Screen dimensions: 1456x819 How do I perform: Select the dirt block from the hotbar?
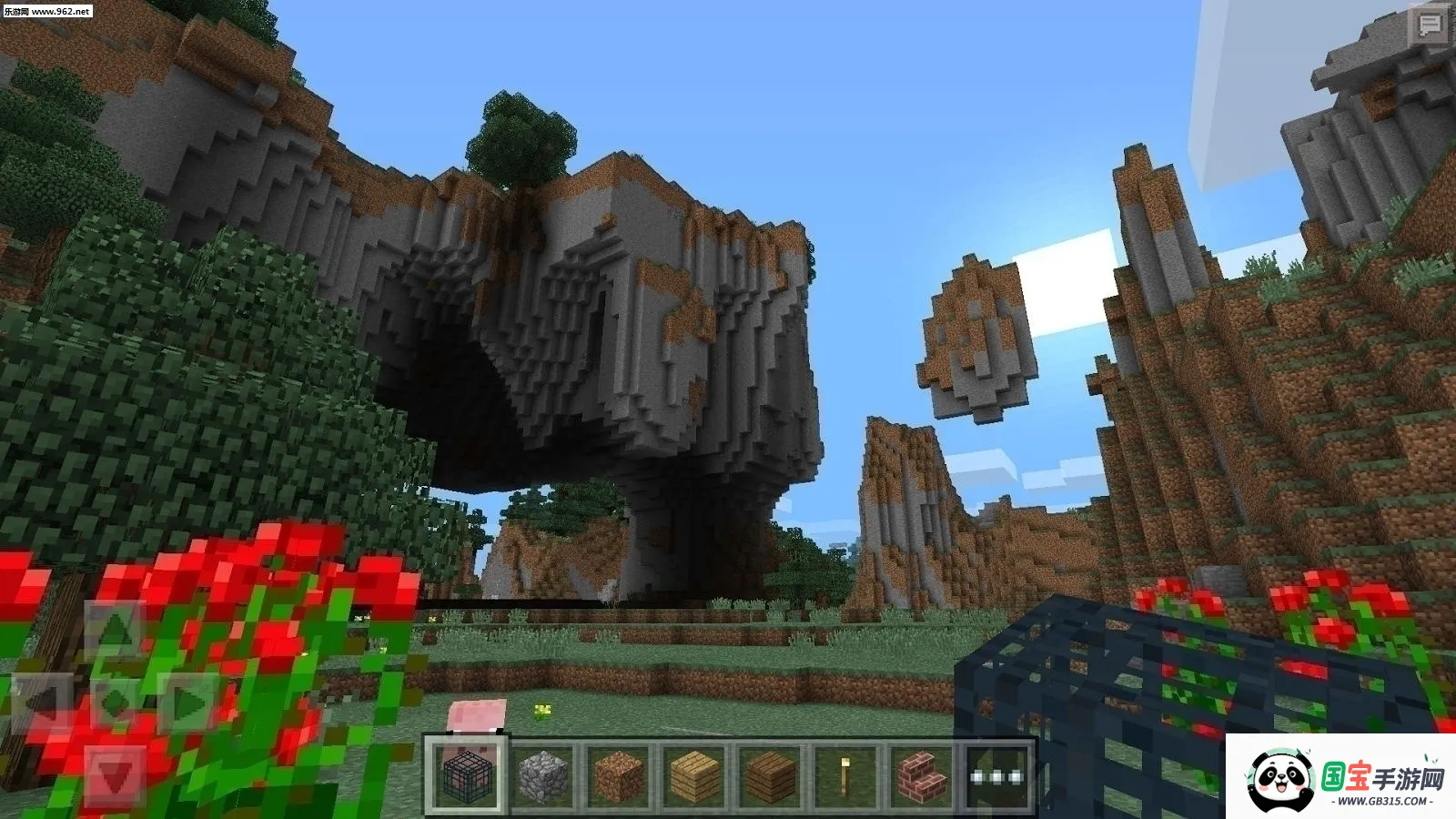point(622,778)
